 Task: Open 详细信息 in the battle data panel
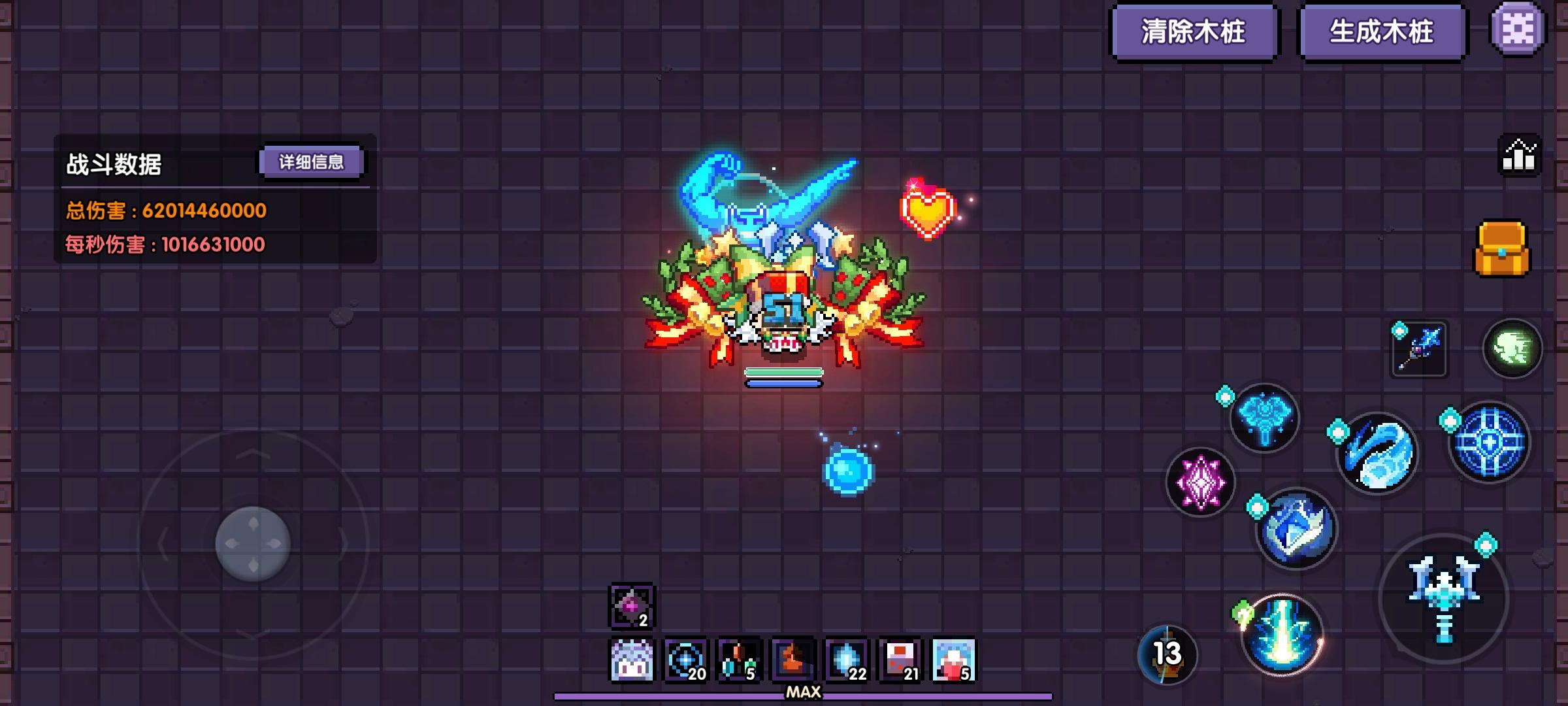coord(312,161)
